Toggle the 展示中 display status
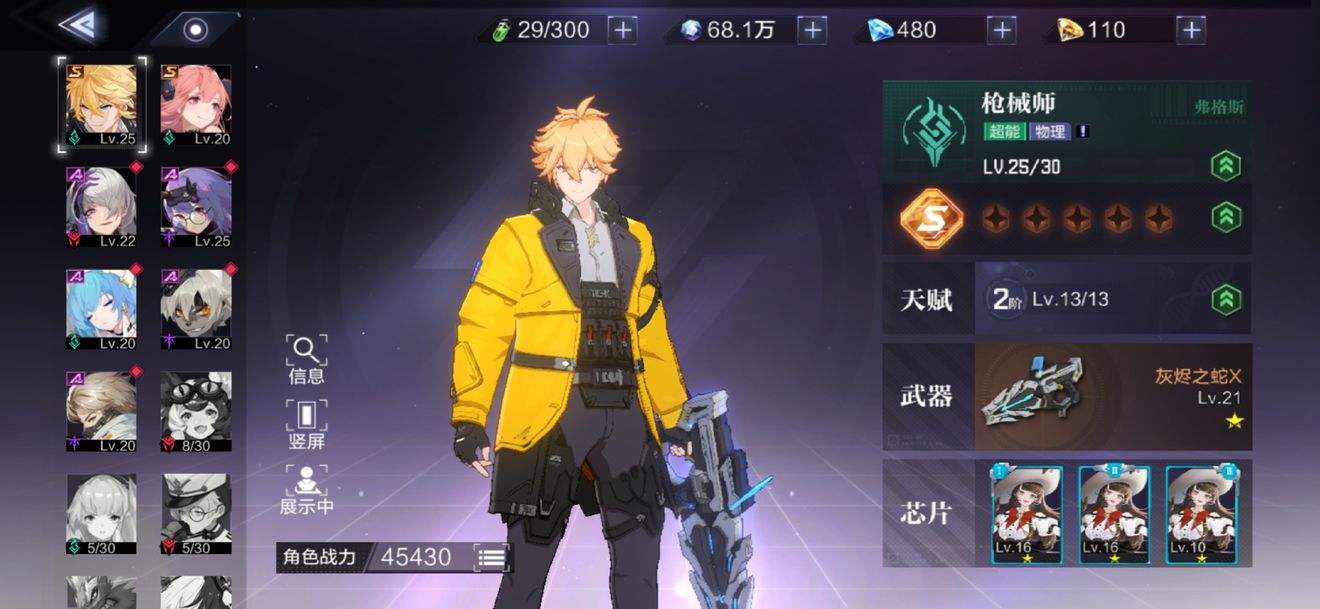 pos(306,489)
